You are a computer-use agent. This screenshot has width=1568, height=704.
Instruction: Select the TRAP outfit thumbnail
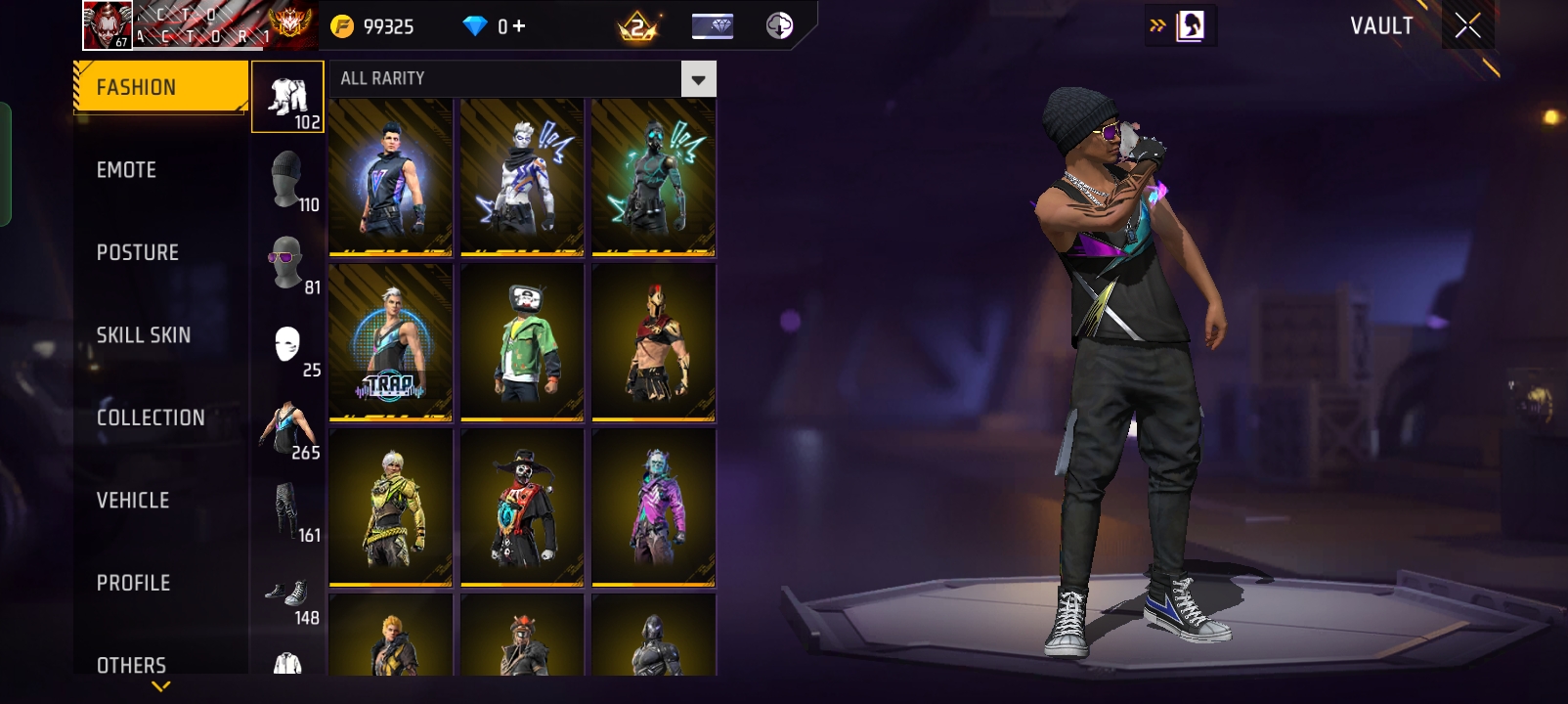(x=390, y=341)
